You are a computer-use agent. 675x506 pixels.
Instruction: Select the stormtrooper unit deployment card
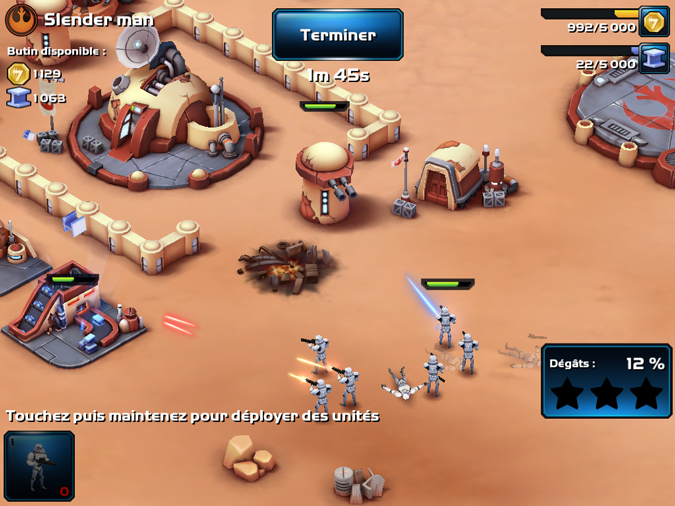(x=39, y=465)
